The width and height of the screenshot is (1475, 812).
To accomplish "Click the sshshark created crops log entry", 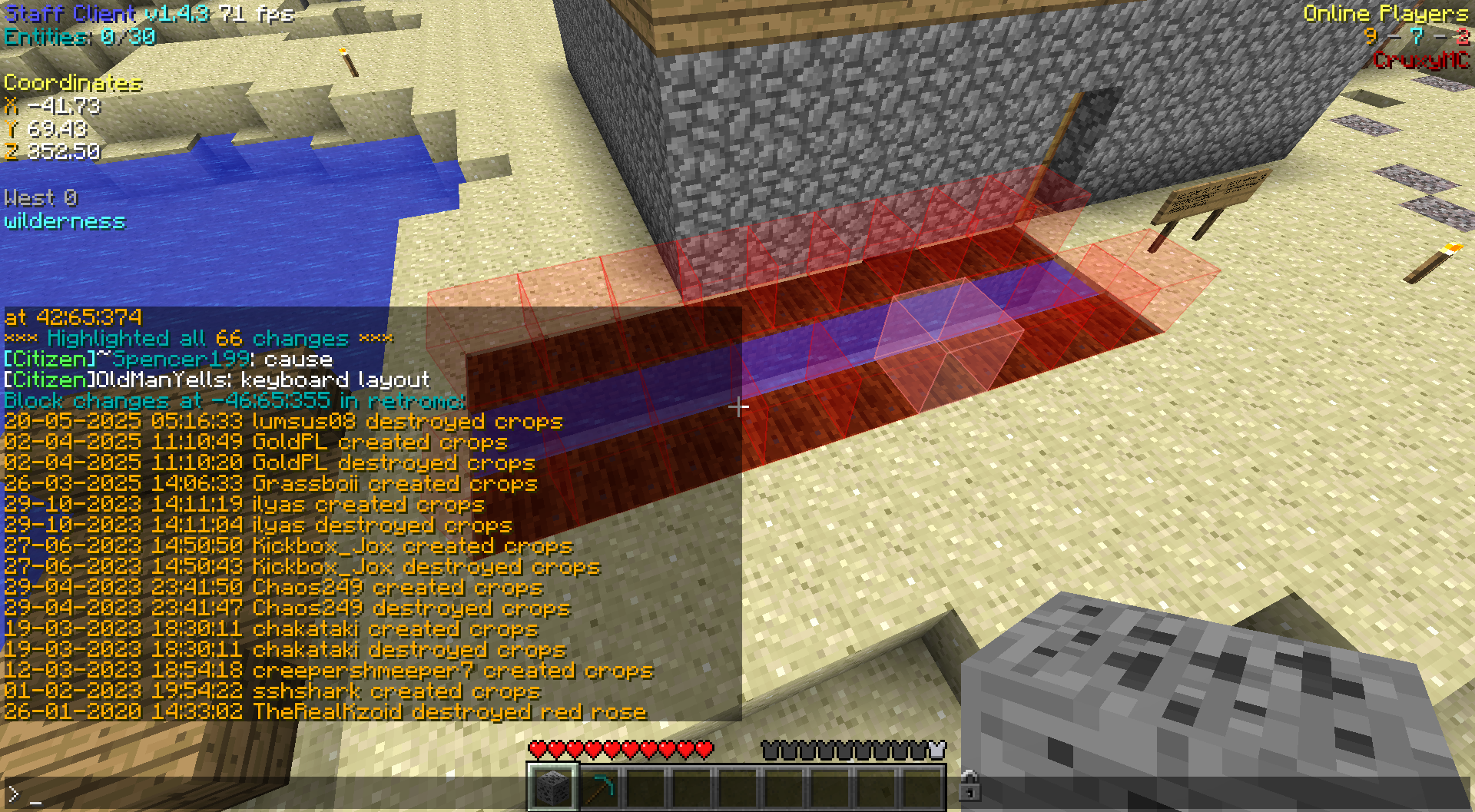I will pos(272,691).
